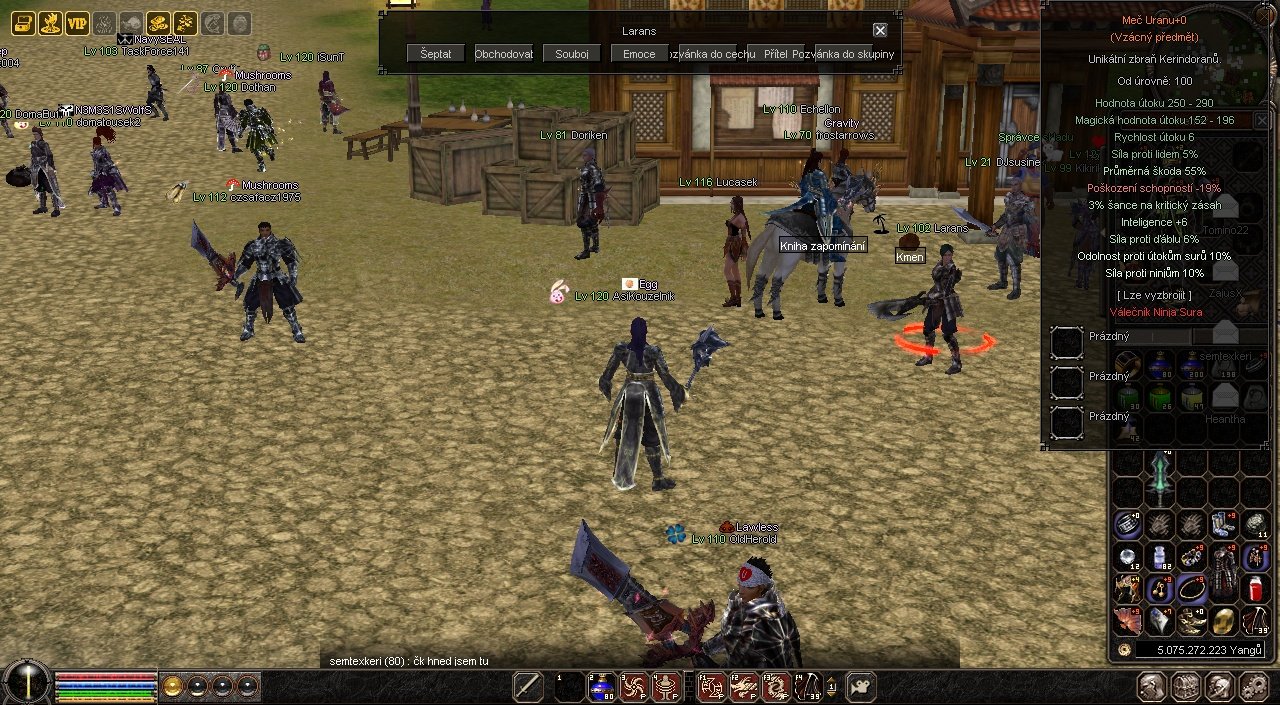1280x705 pixels.
Task: Open the inventory chest button
Action: pos(1186,686)
